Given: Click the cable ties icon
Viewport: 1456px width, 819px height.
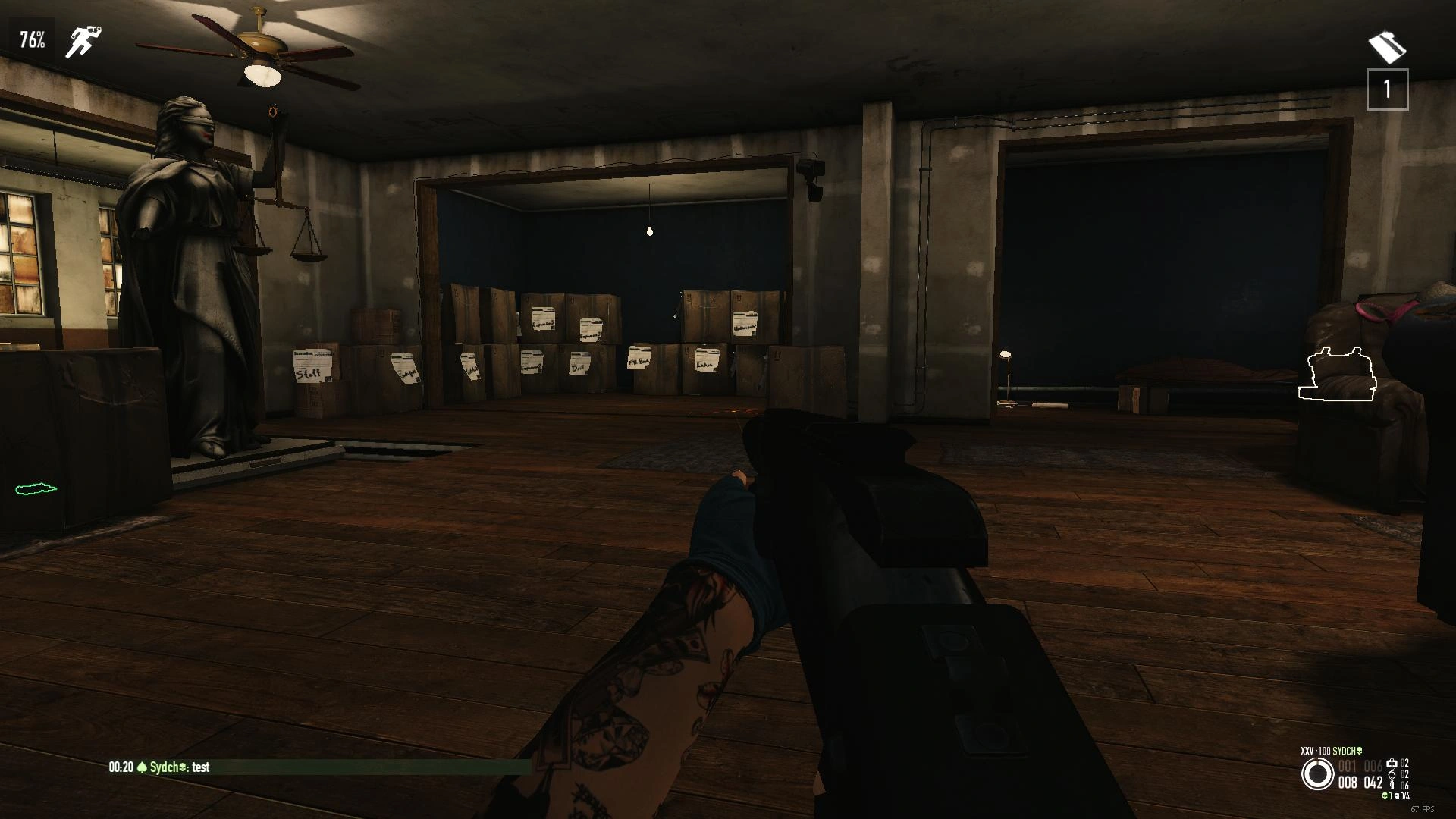Looking at the screenshot, I should [1392, 786].
